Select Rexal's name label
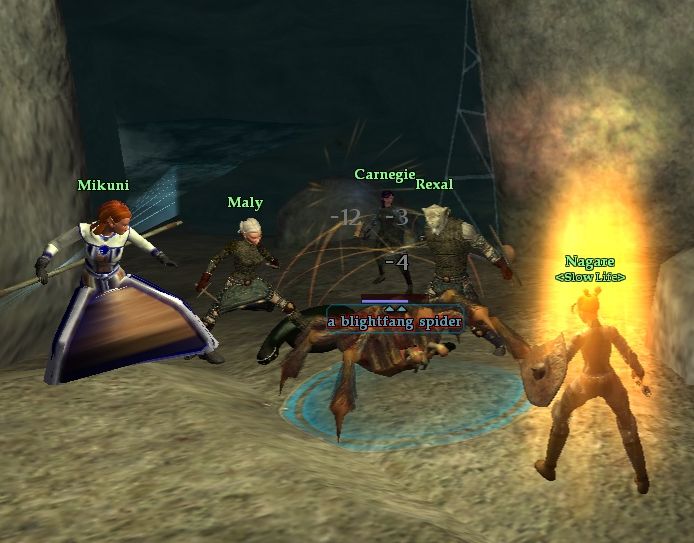The image size is (694, 543). coord(434,184)
